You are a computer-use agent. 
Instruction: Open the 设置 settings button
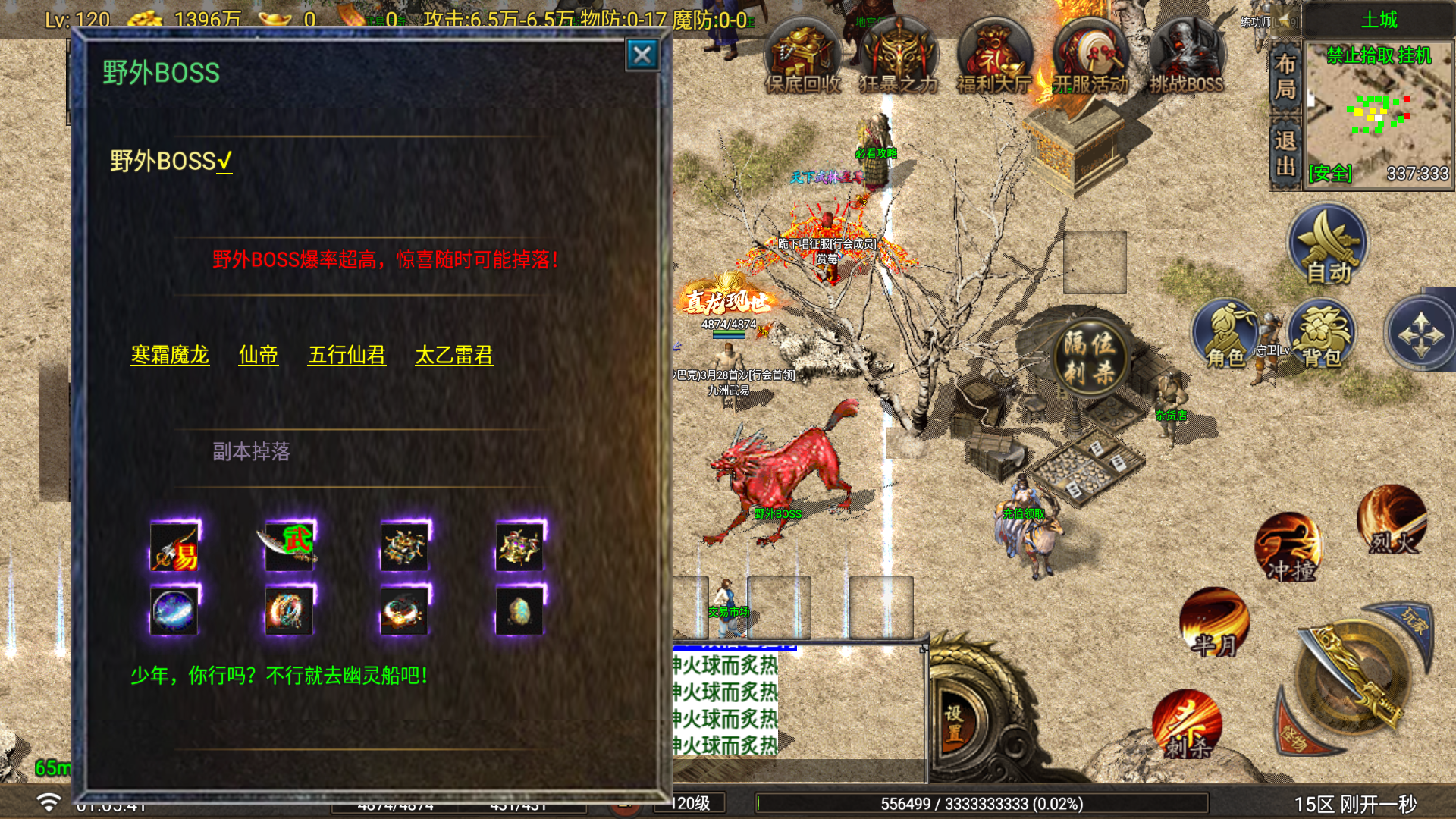(x=954, y=723)
